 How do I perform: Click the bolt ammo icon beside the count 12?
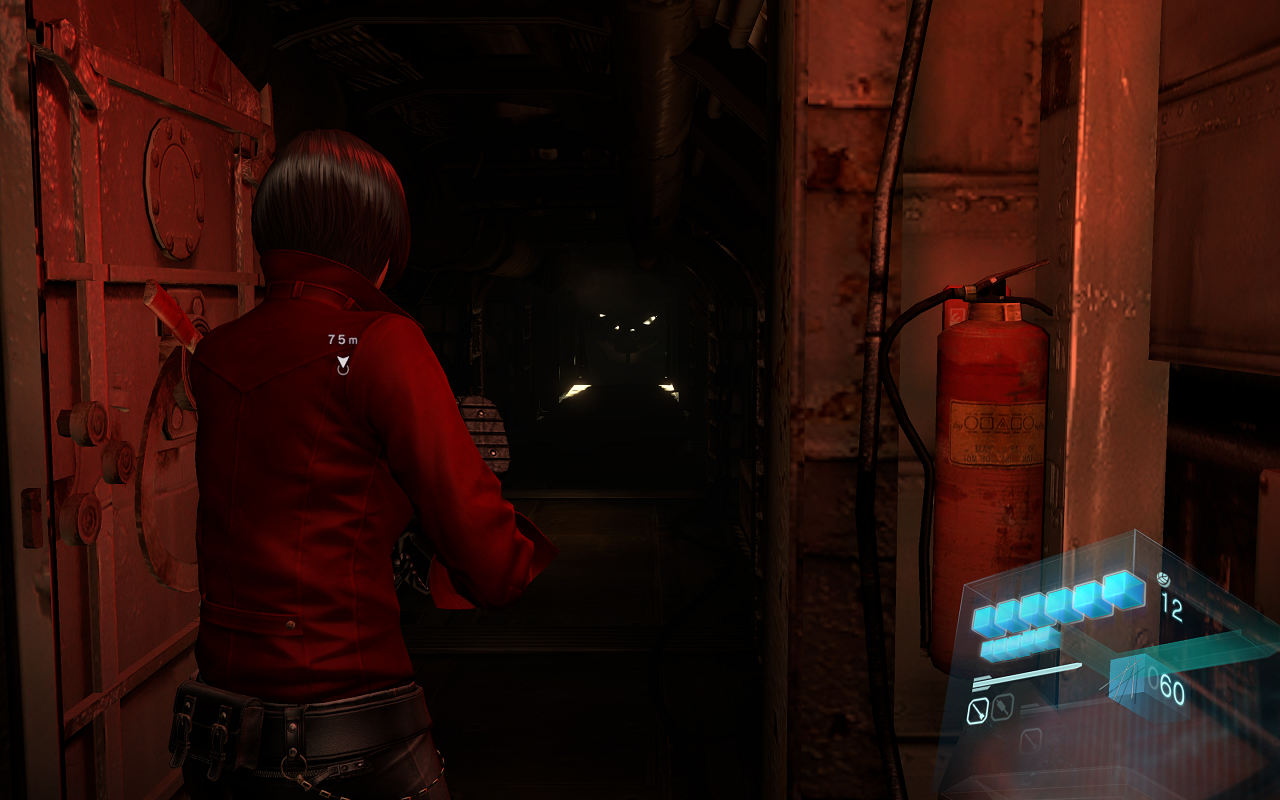[x=1163, y=578]
